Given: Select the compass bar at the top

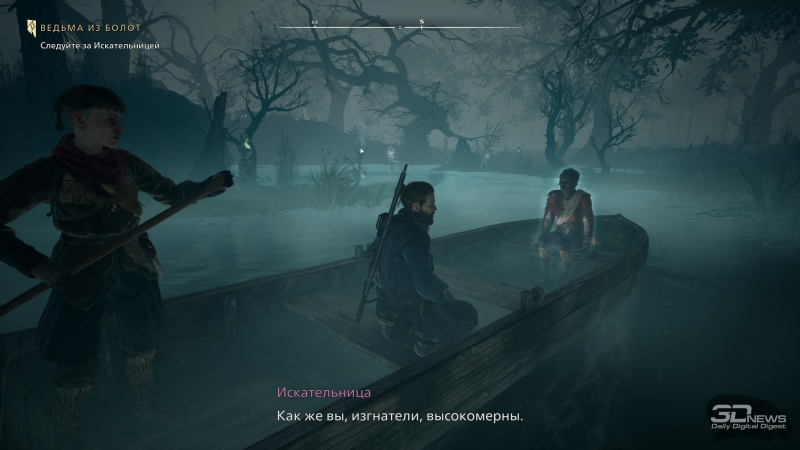Looking at the screenshot, I should 400,24.
